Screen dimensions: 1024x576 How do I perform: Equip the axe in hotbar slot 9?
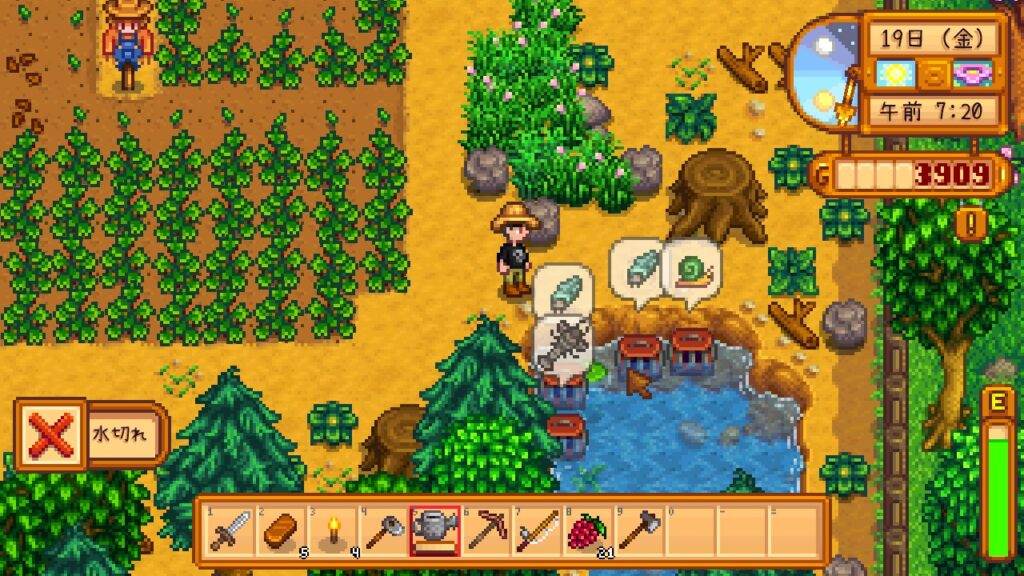[x=639, y=530]
